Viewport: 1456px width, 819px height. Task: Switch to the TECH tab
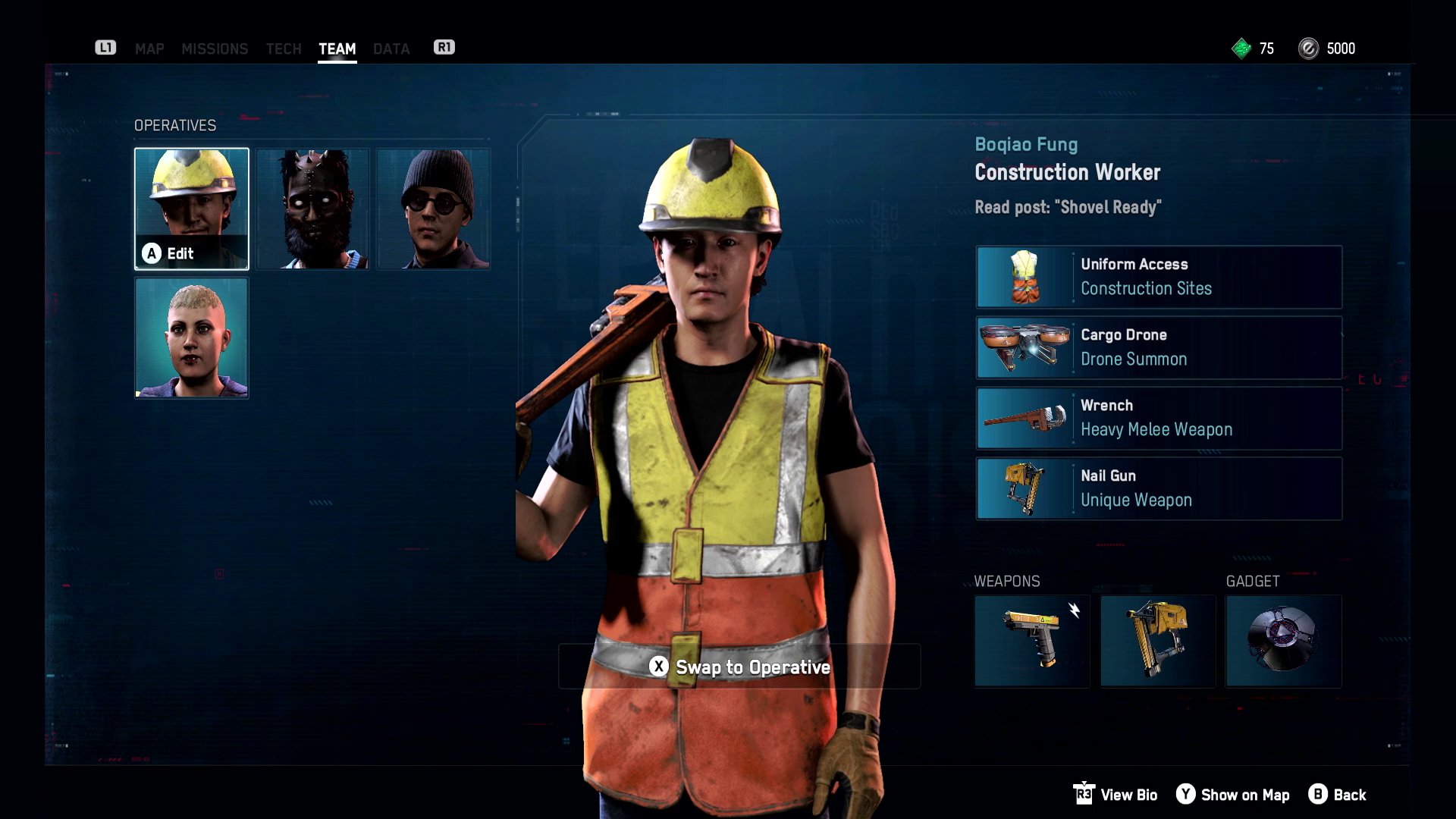pyautogui.click(x=284, y=49)
